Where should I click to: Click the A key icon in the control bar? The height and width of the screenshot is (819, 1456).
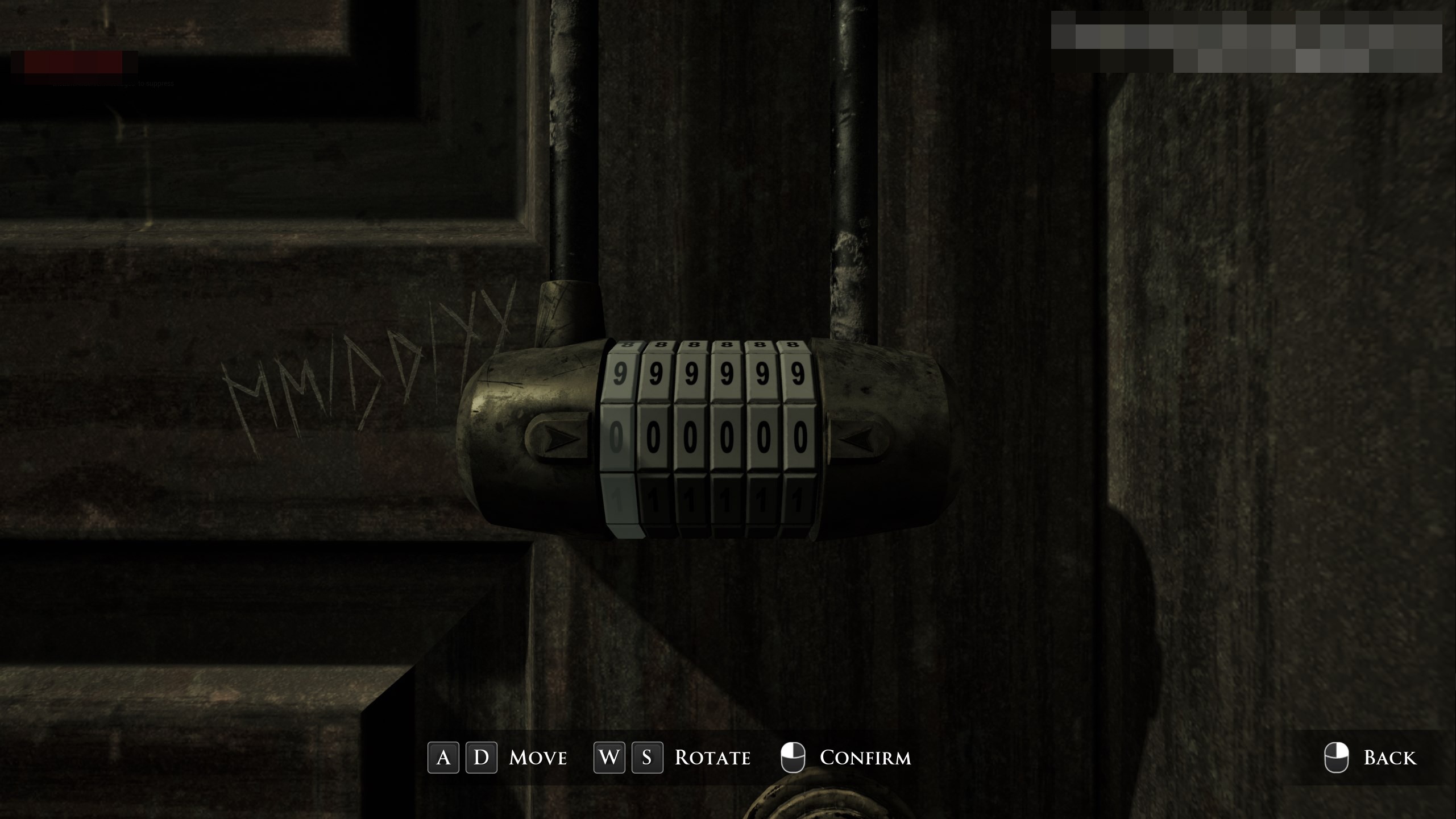click(445, 758)
